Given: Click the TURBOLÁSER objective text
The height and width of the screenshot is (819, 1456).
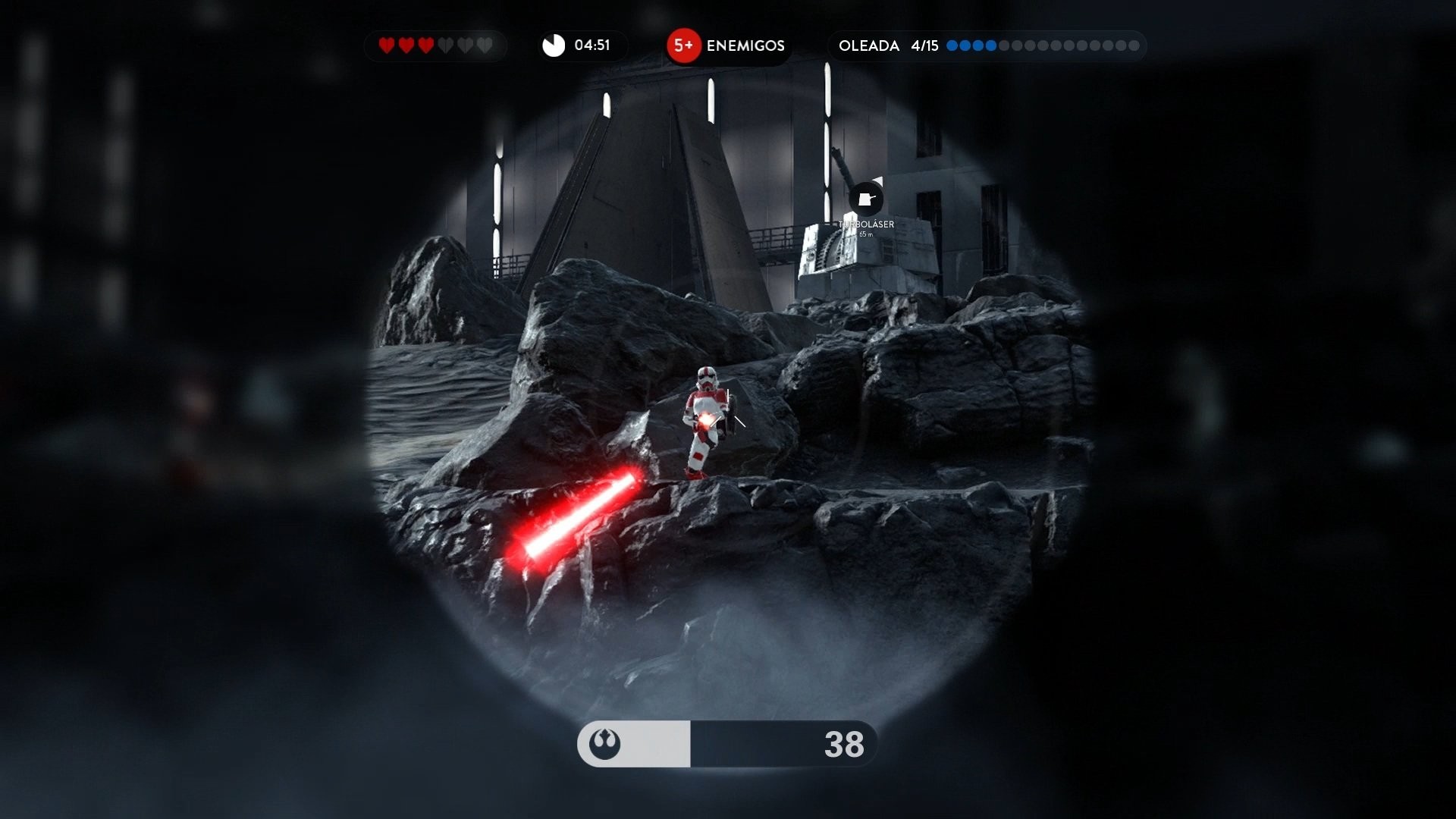Looking at the screenshot, I should pyautogui.click(x=866, y=224).
